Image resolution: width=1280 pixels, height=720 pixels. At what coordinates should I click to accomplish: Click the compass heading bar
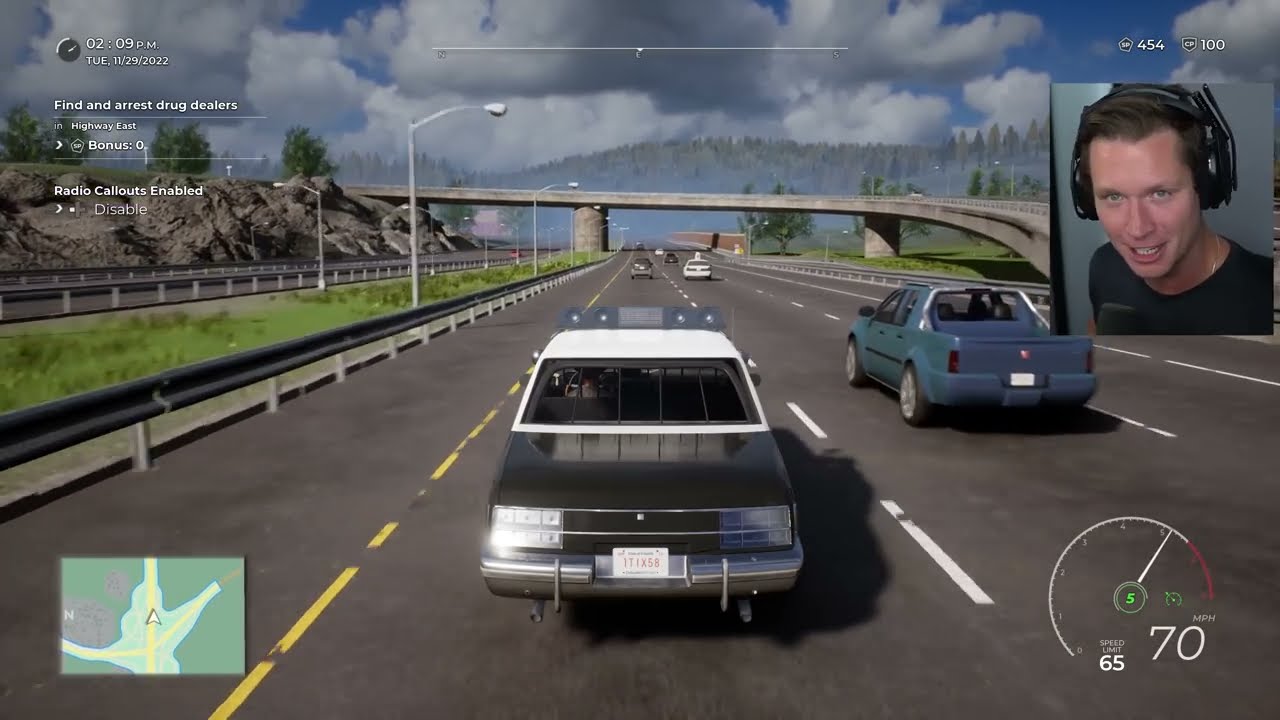pos(640,49)
